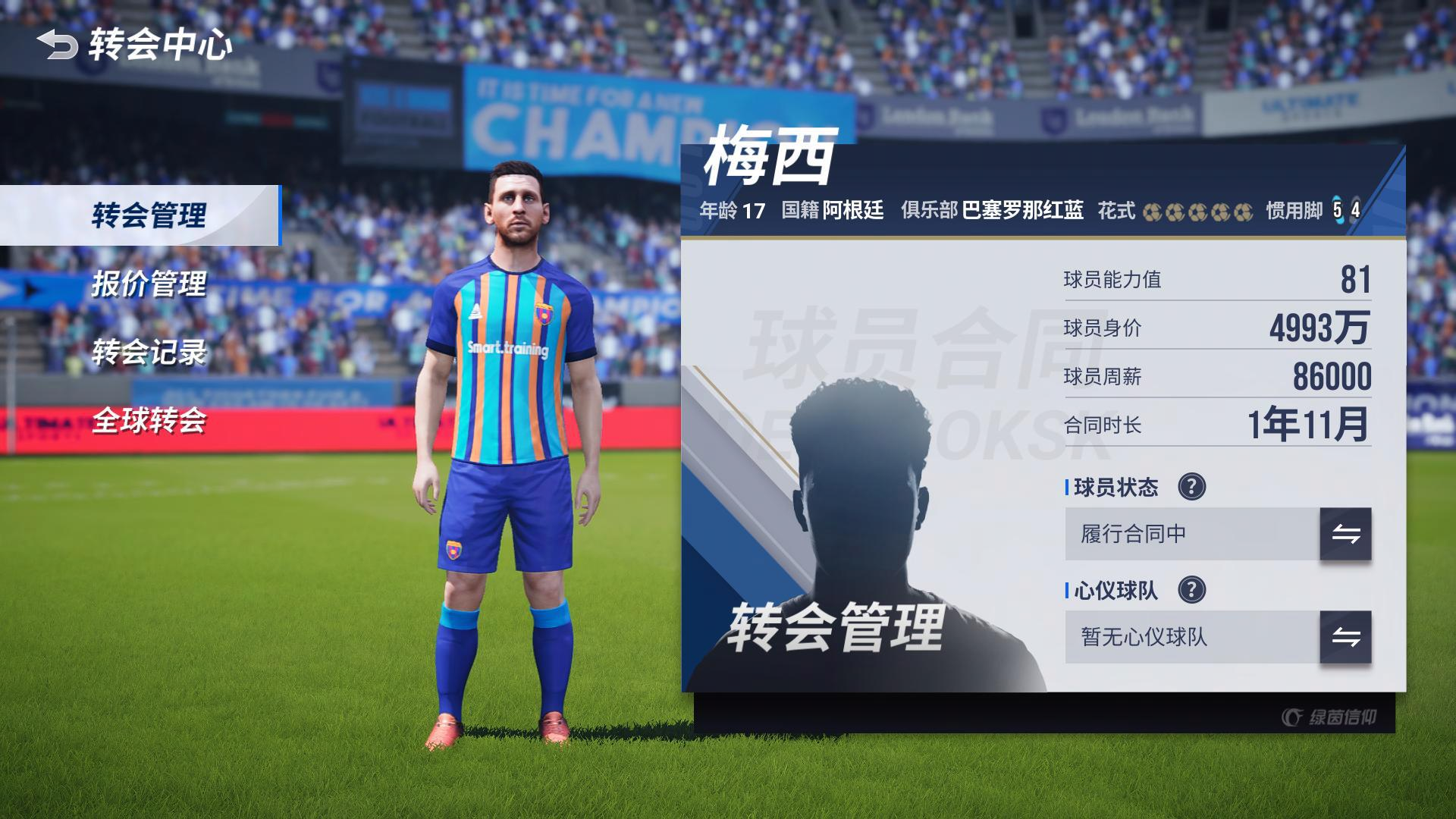
Task: Show help for 心仪球队
Action: (1191, 590)
